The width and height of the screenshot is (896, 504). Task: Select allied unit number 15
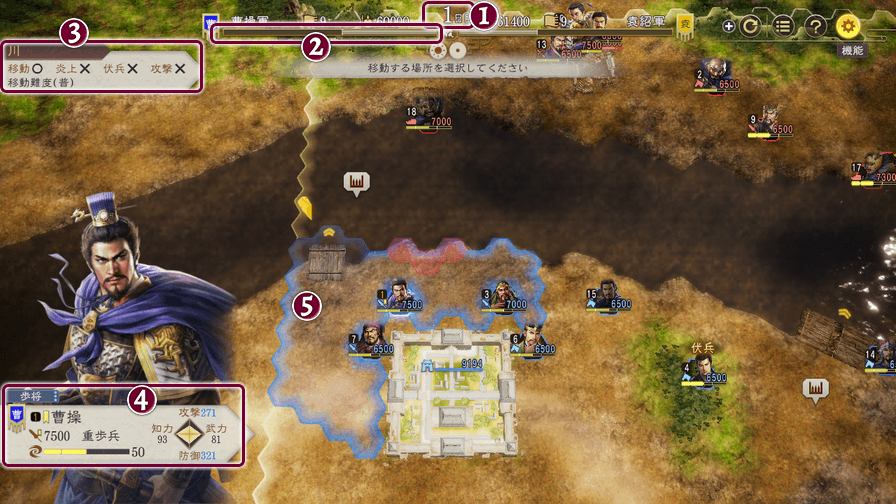pos(608,295)
